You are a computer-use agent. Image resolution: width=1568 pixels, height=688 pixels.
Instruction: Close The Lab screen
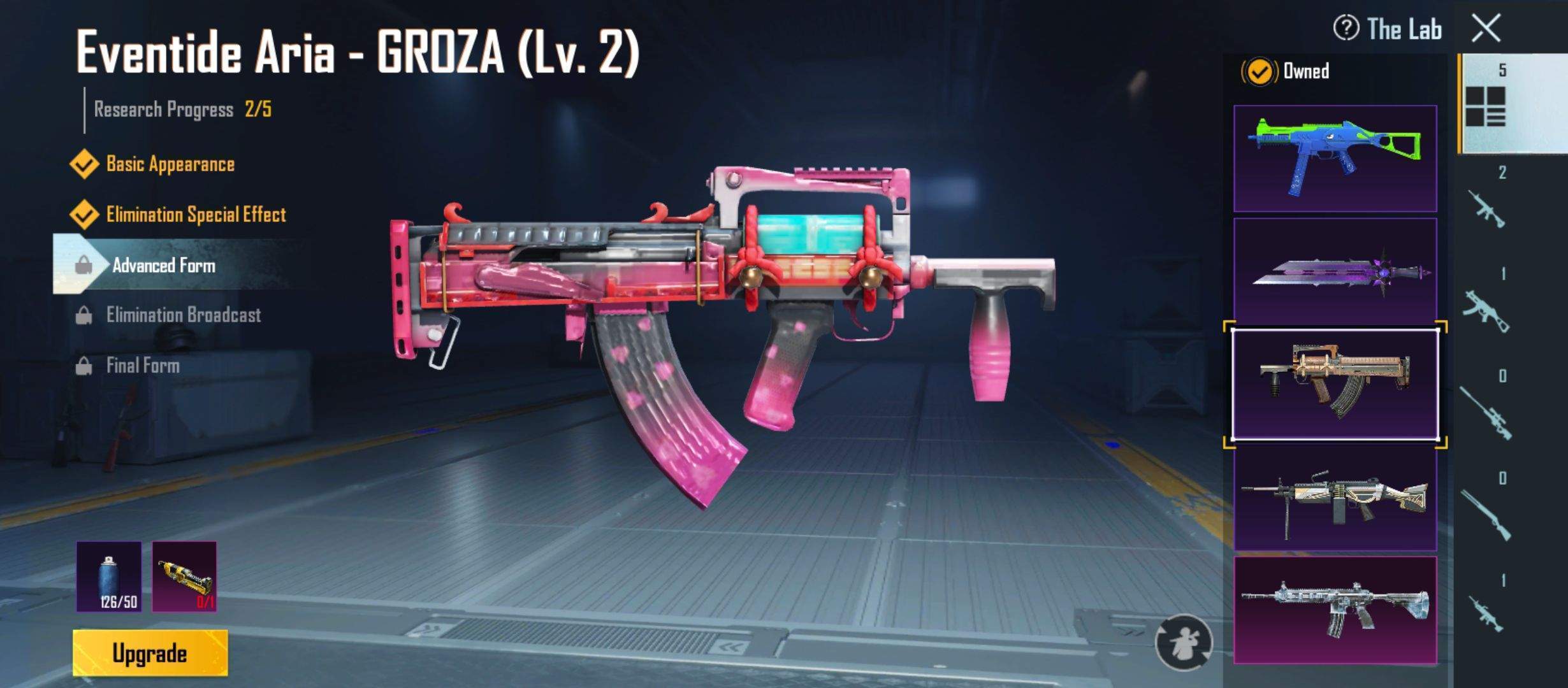(1486, 29)
